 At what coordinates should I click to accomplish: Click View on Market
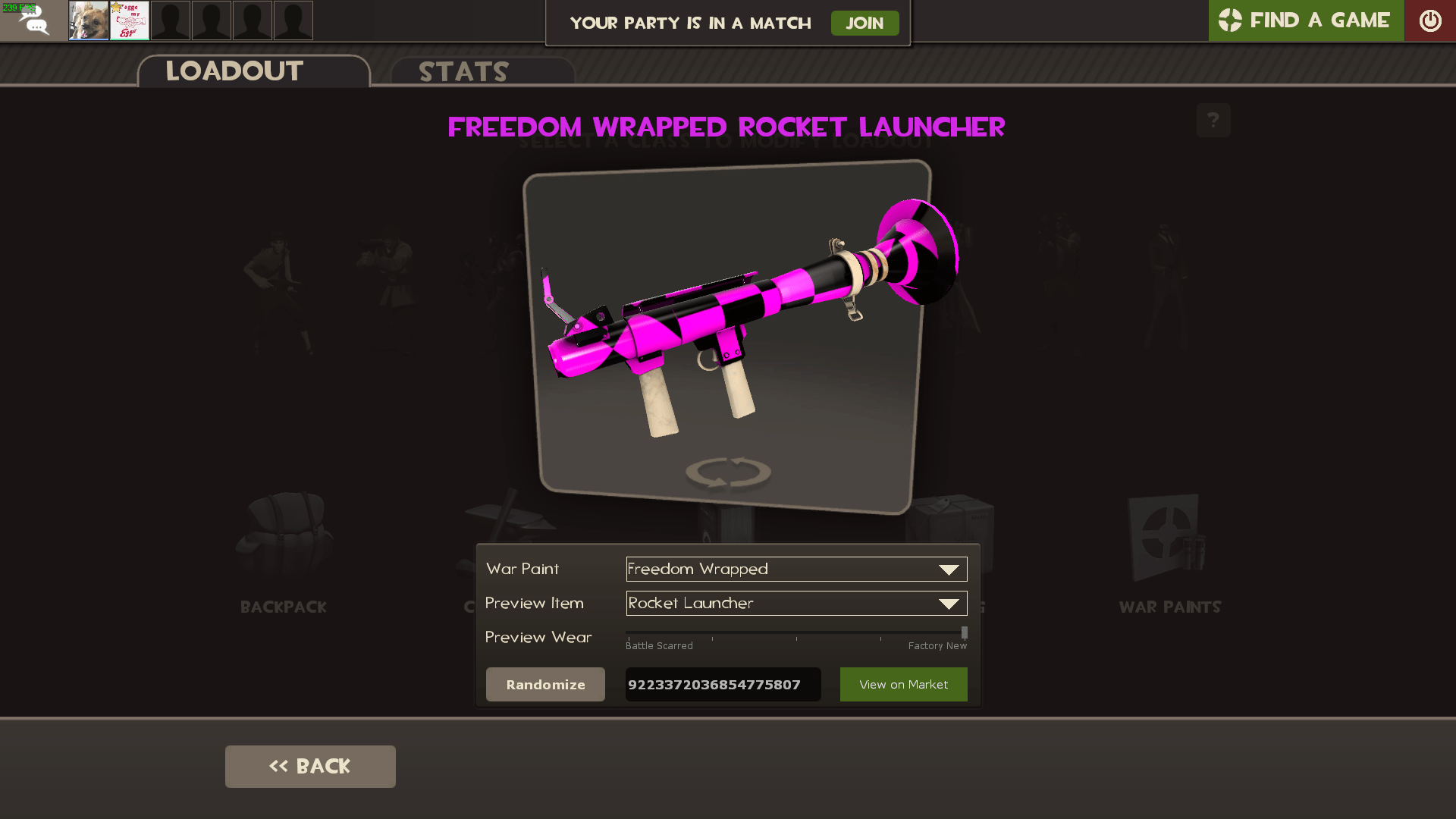903,684
